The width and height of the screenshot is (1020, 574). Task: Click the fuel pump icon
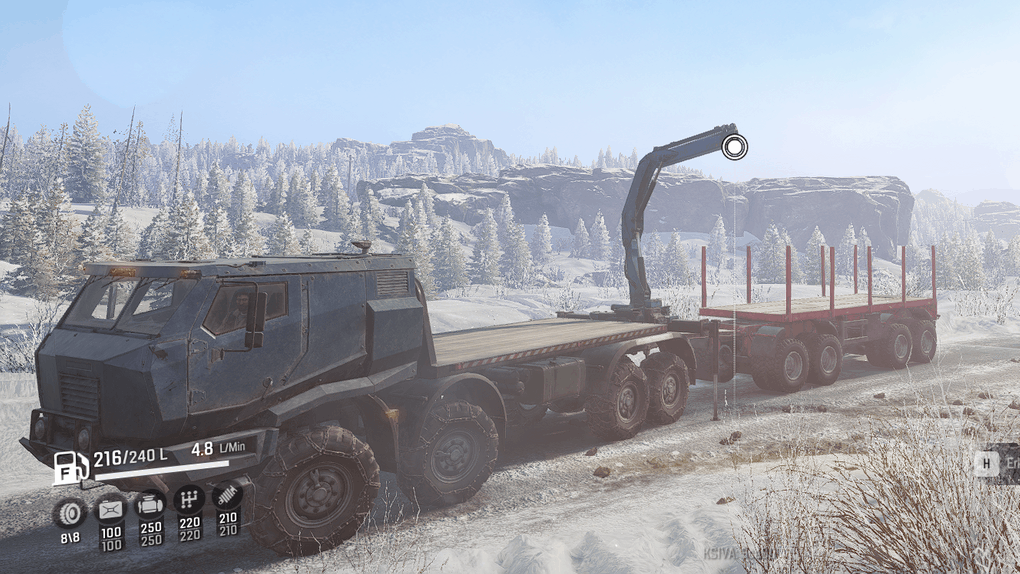pyautogui.click(x=70, y=468)
